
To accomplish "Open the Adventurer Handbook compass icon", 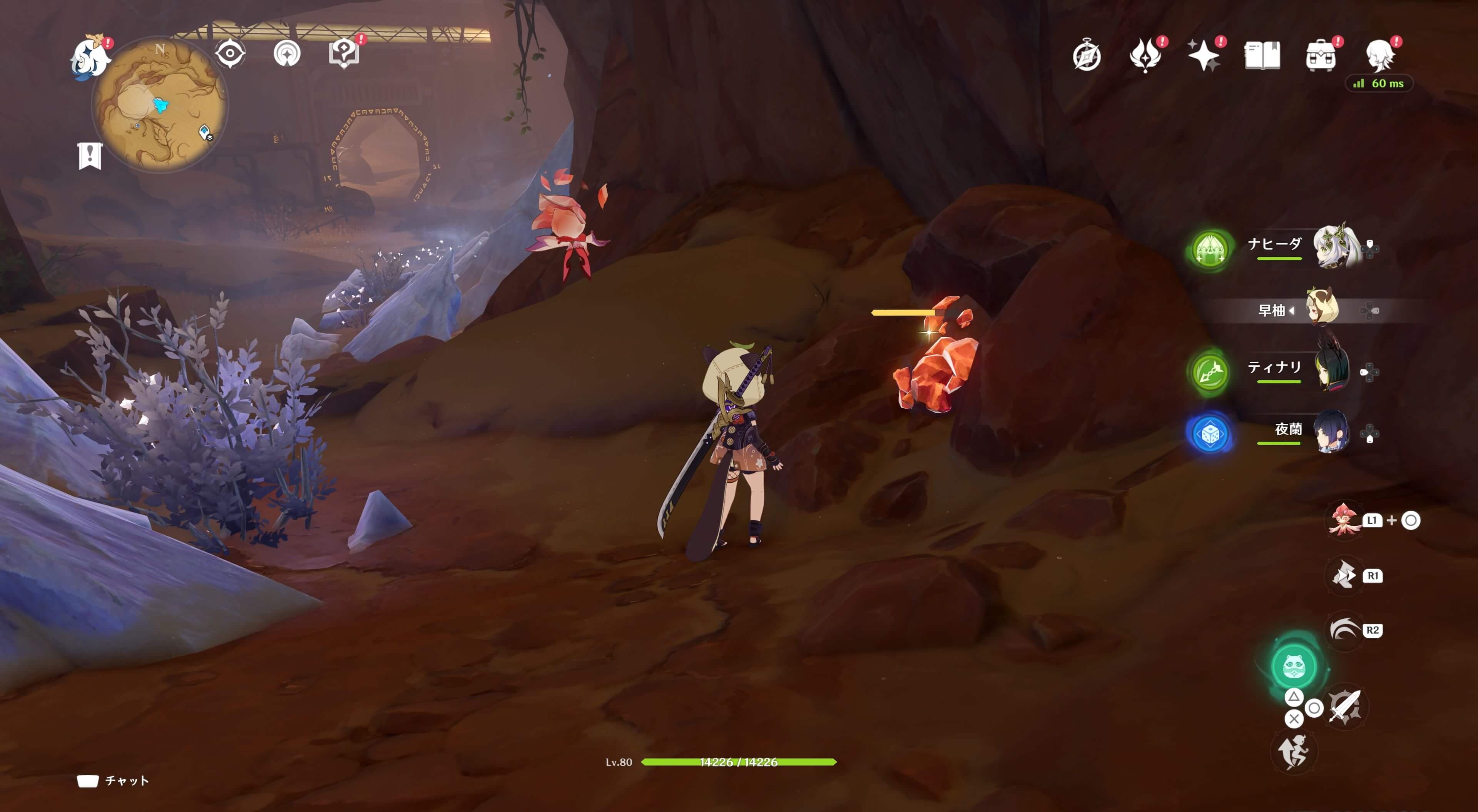I will pos(1086,56).
